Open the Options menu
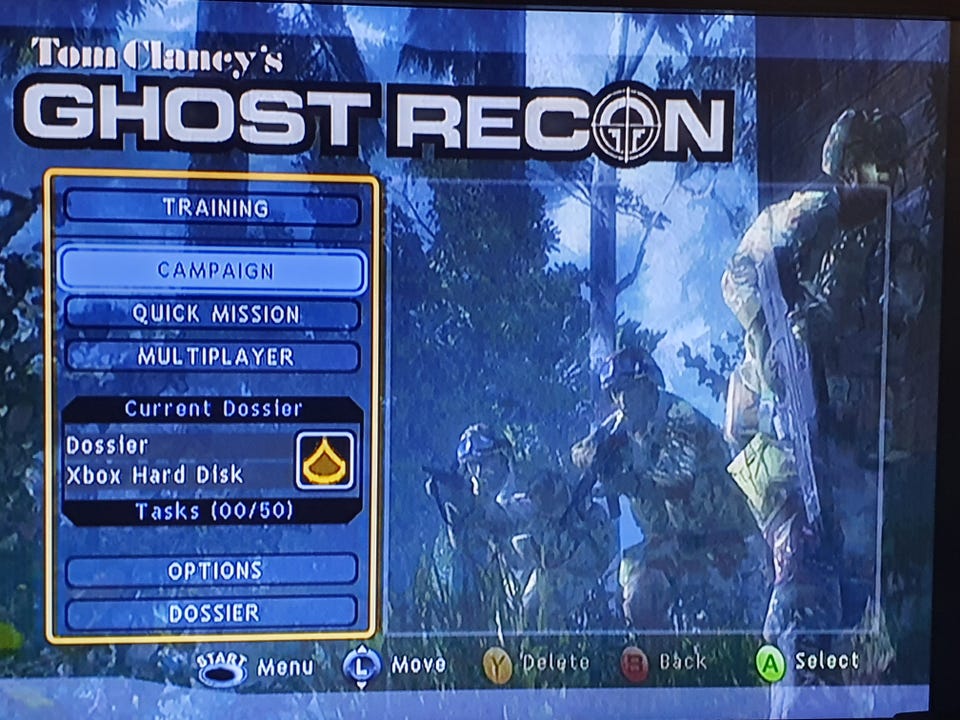The image size is (960, 720). [212, 570]
